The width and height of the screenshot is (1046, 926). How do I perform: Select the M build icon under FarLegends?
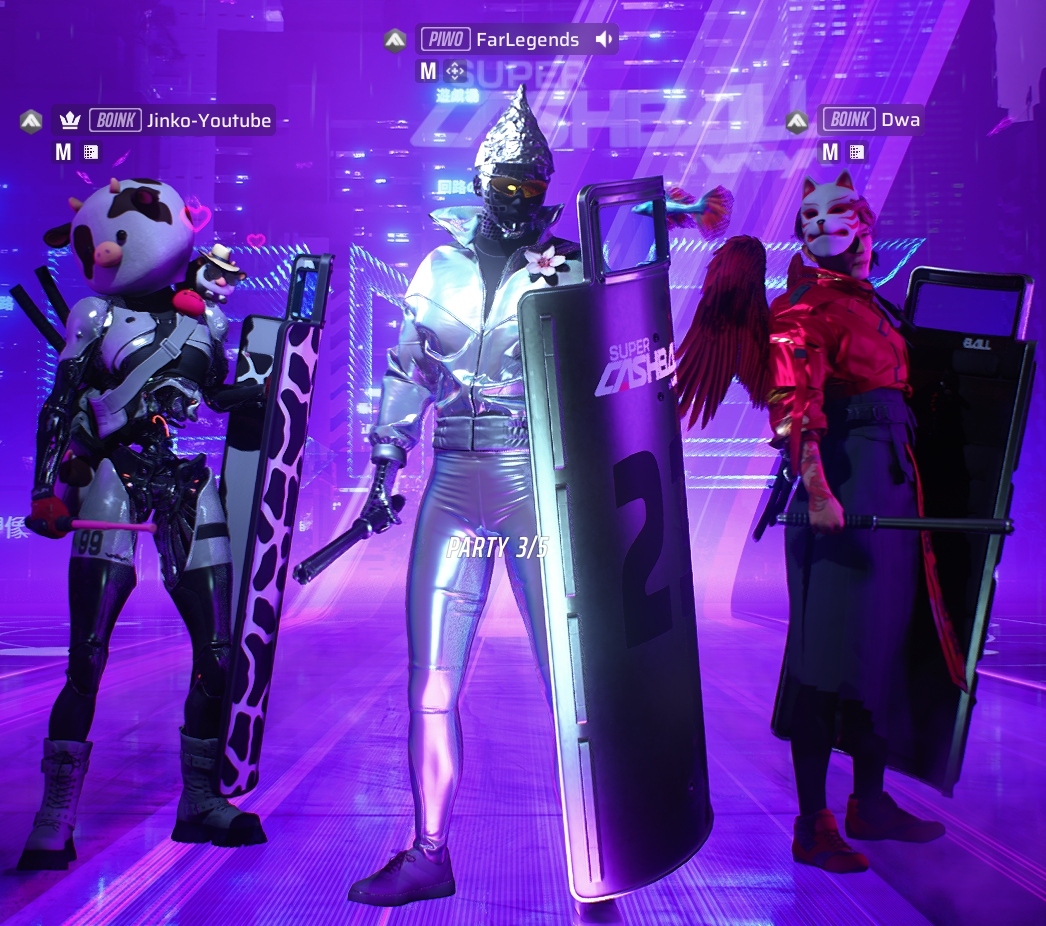click(428, 71)
